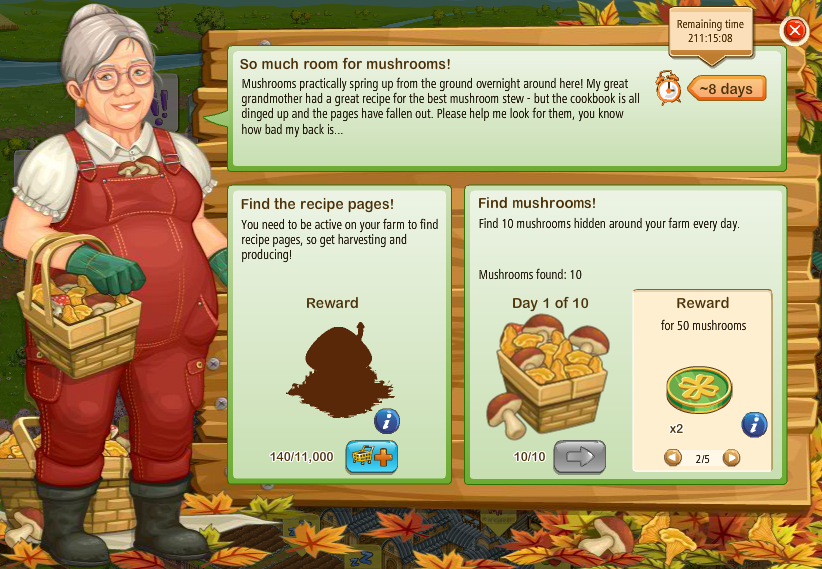This screenshot has width=822, height=569.
Task: Close the mushroom event window
Action: pos(795,31)
